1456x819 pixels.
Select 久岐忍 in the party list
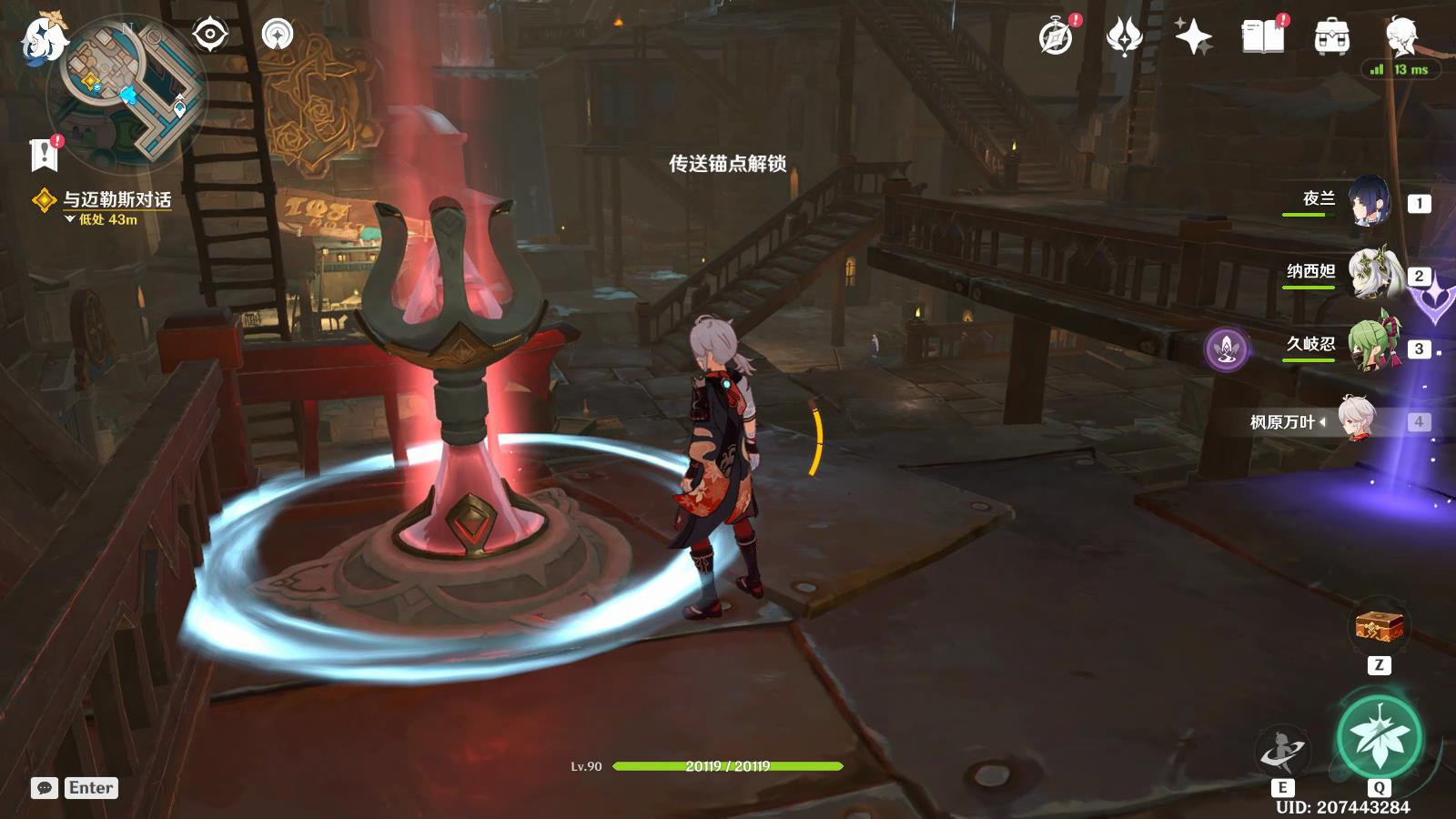click(1370, 346)
